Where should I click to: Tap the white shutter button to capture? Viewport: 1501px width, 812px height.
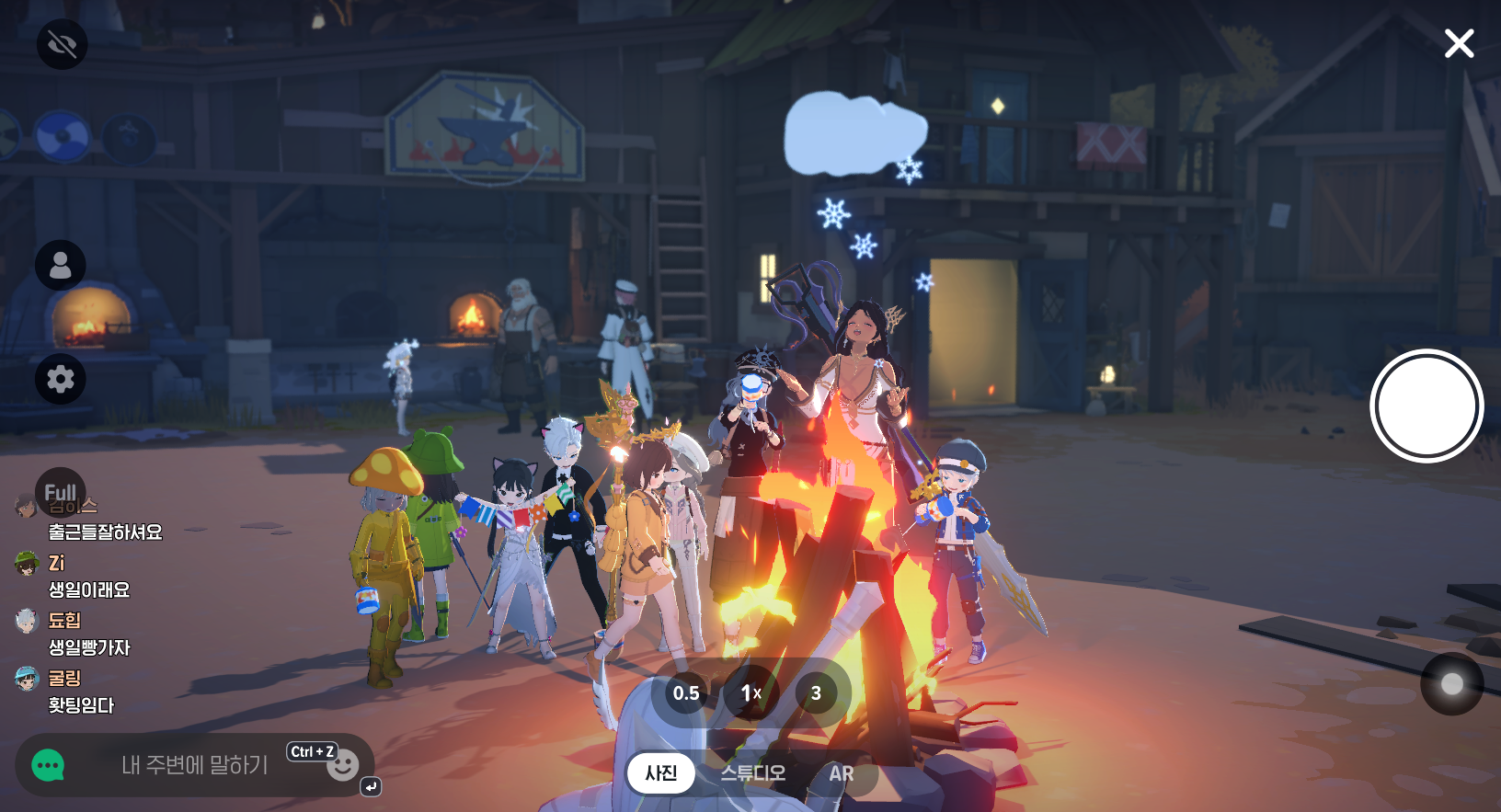pyautogui.click(x=1426, y=406)
